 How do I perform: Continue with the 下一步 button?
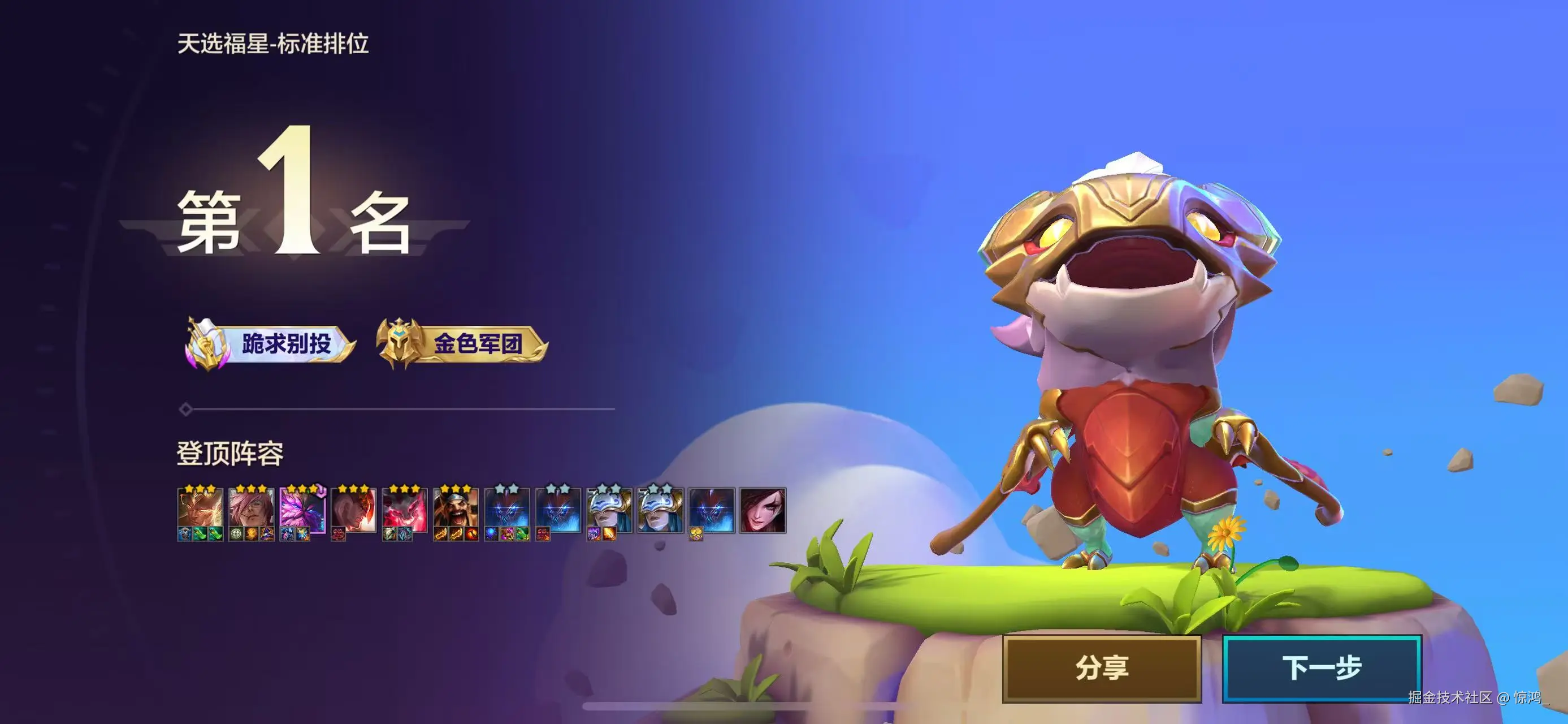coord(1322,668)
